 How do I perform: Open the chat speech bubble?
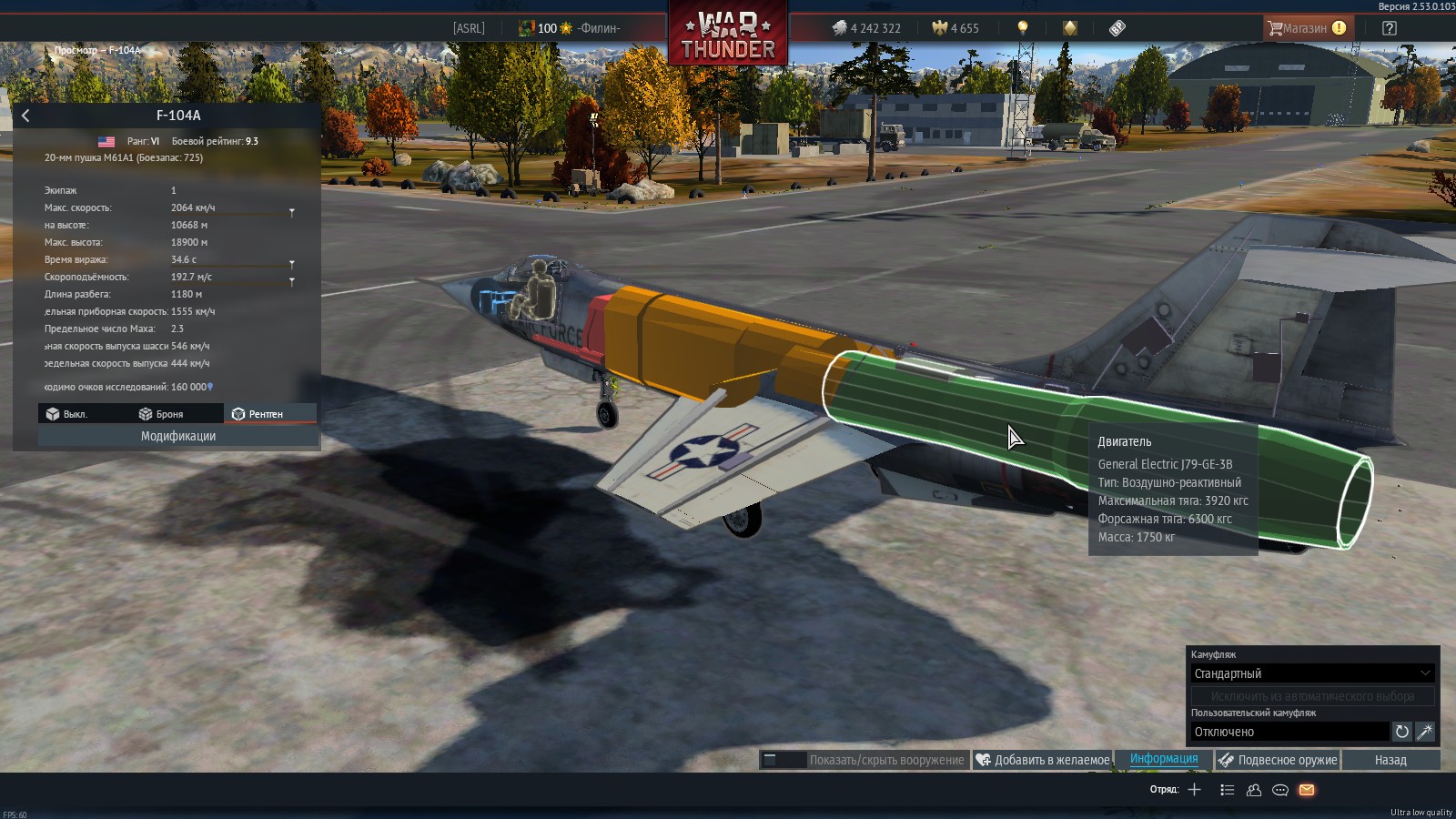(1279, 790)
